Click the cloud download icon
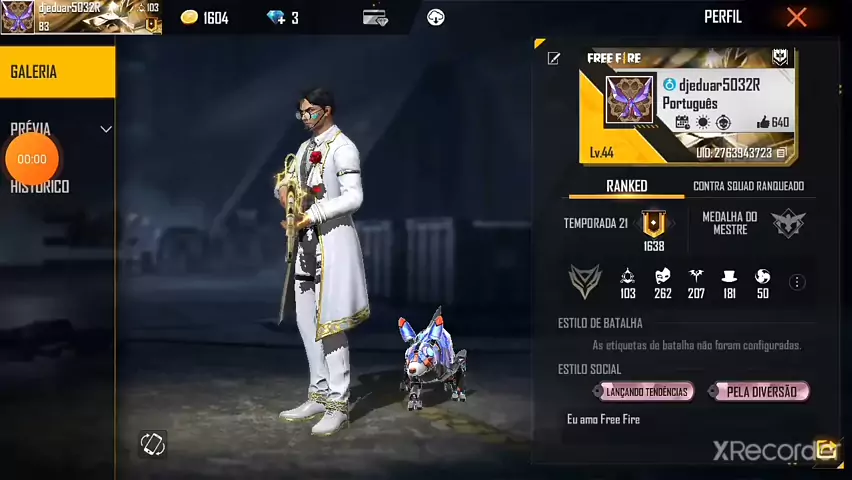 point(435,18)
